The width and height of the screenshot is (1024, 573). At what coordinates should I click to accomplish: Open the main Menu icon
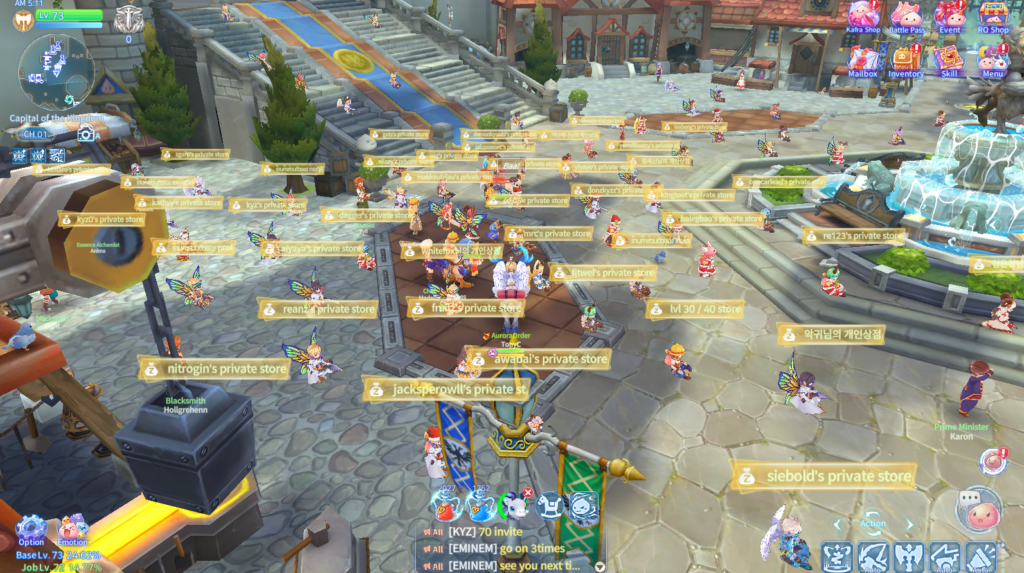992,60
